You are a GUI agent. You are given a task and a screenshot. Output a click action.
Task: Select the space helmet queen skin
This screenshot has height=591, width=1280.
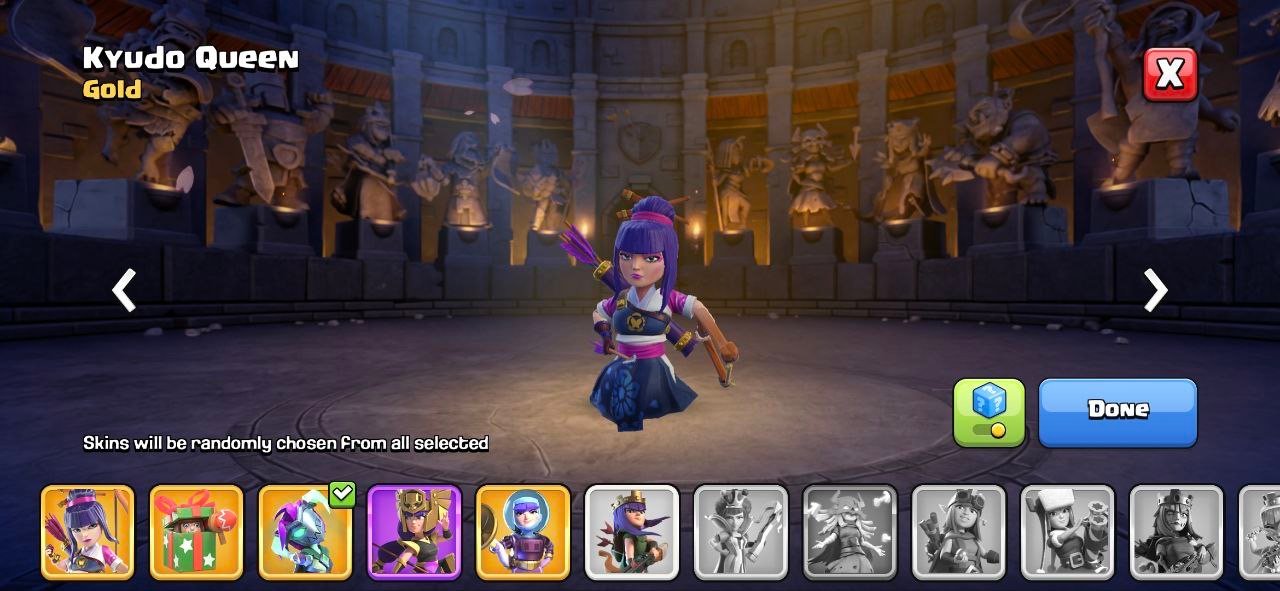point(523,532)
